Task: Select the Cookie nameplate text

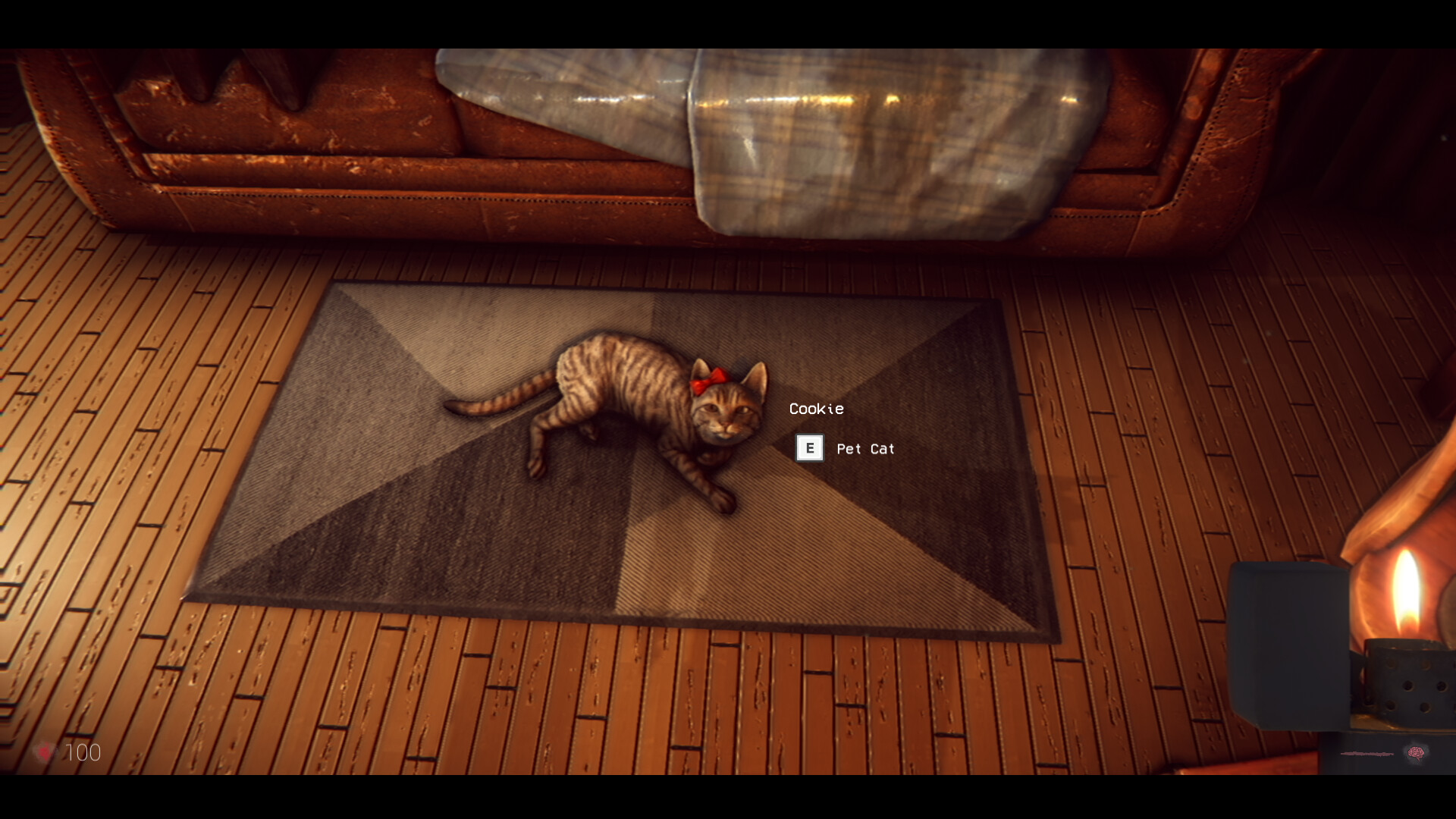Action: pyautogui.click(x=816, y=409)
